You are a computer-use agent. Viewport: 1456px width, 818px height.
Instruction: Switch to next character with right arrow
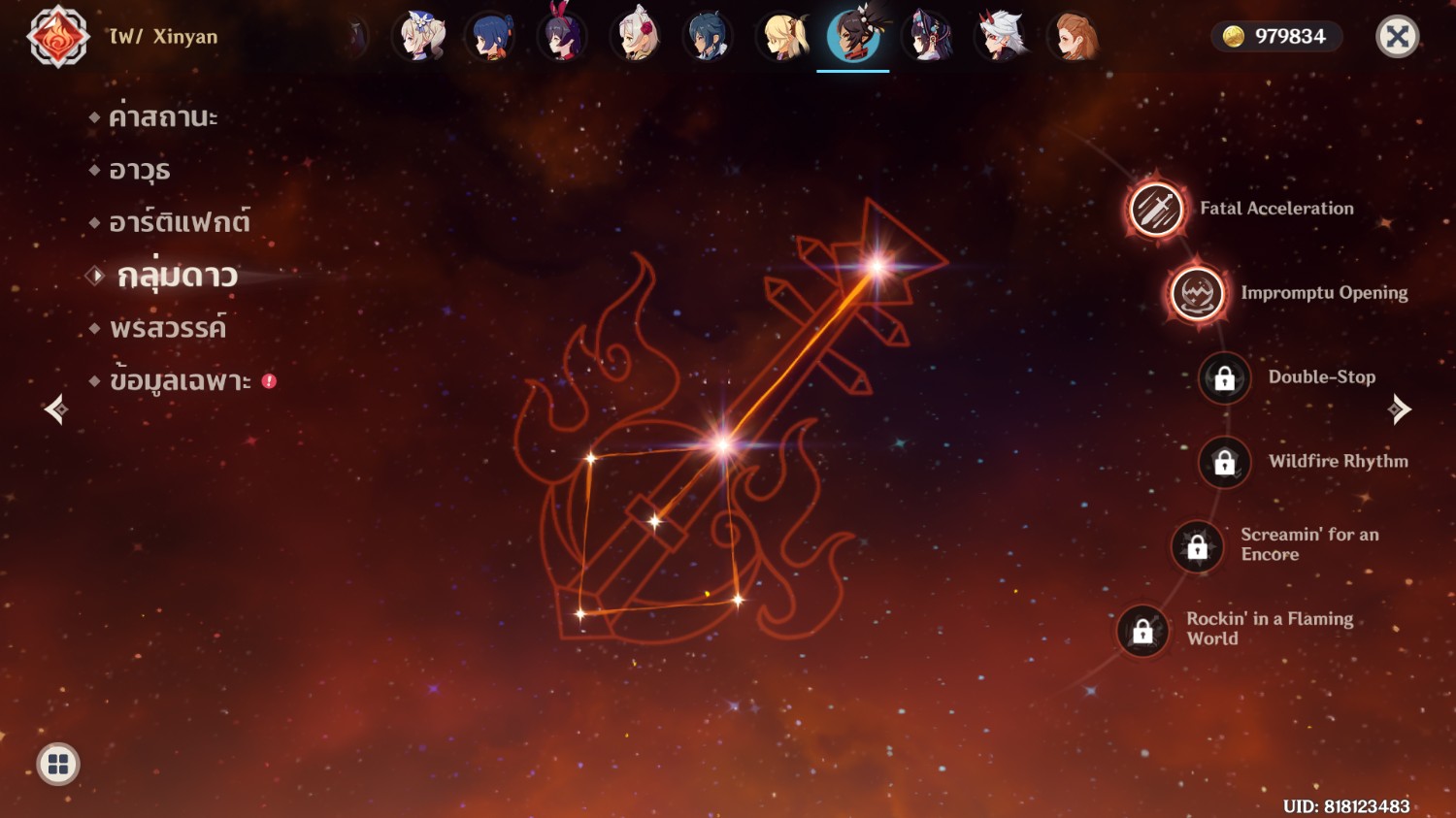[1399, 409]
